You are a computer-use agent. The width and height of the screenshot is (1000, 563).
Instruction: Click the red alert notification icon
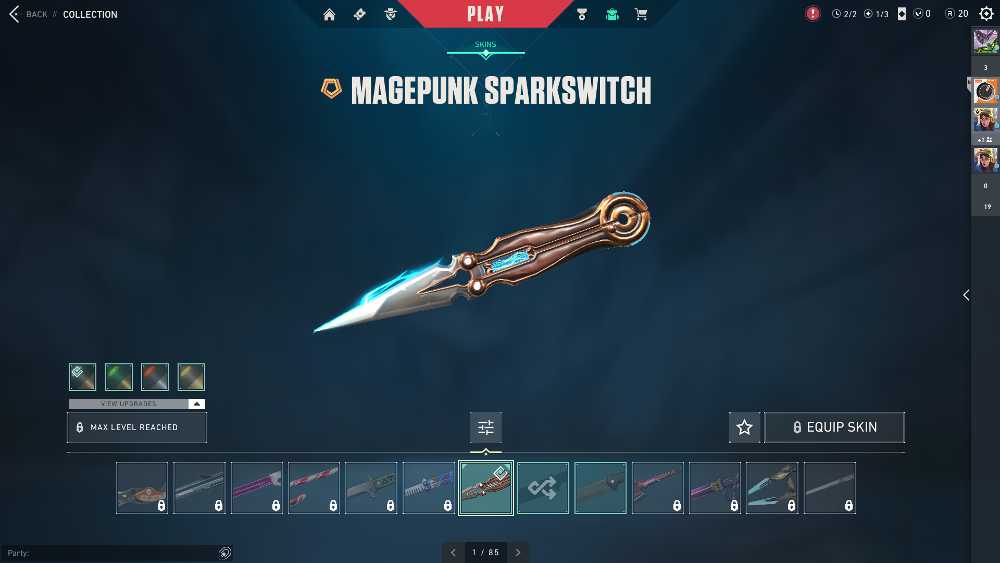813,14
